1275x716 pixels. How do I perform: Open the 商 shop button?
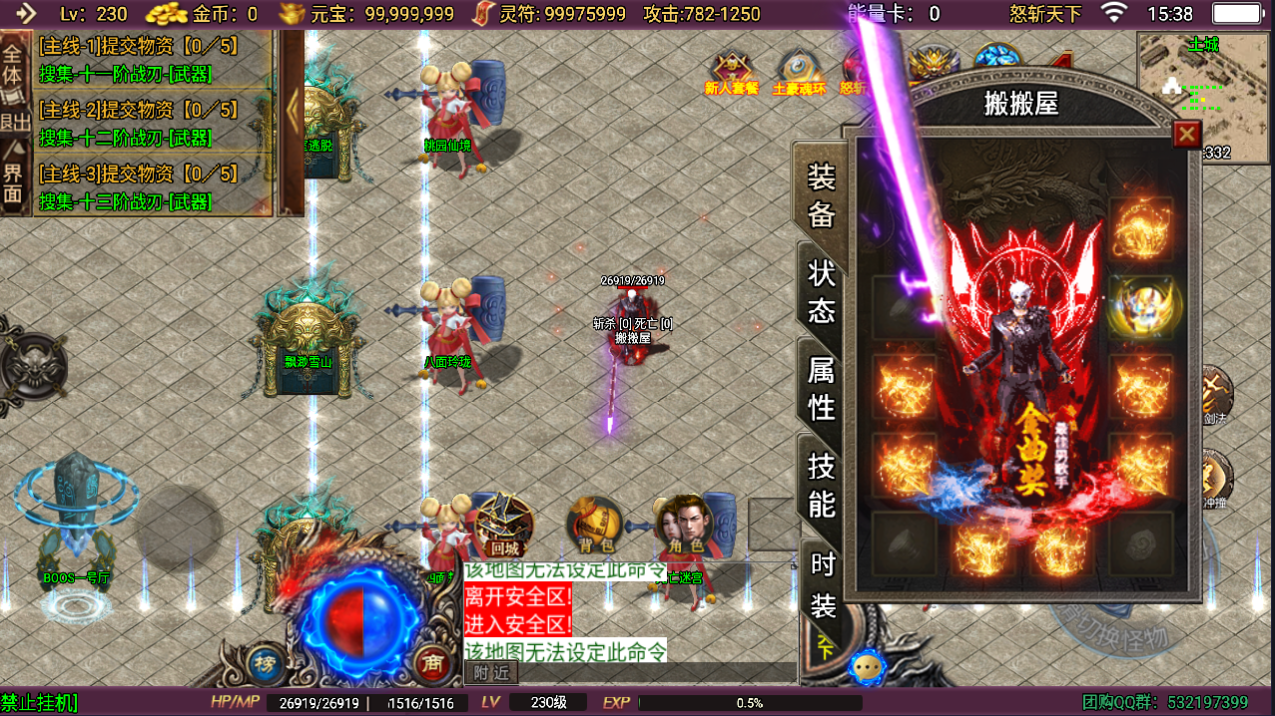click(432, 663)
